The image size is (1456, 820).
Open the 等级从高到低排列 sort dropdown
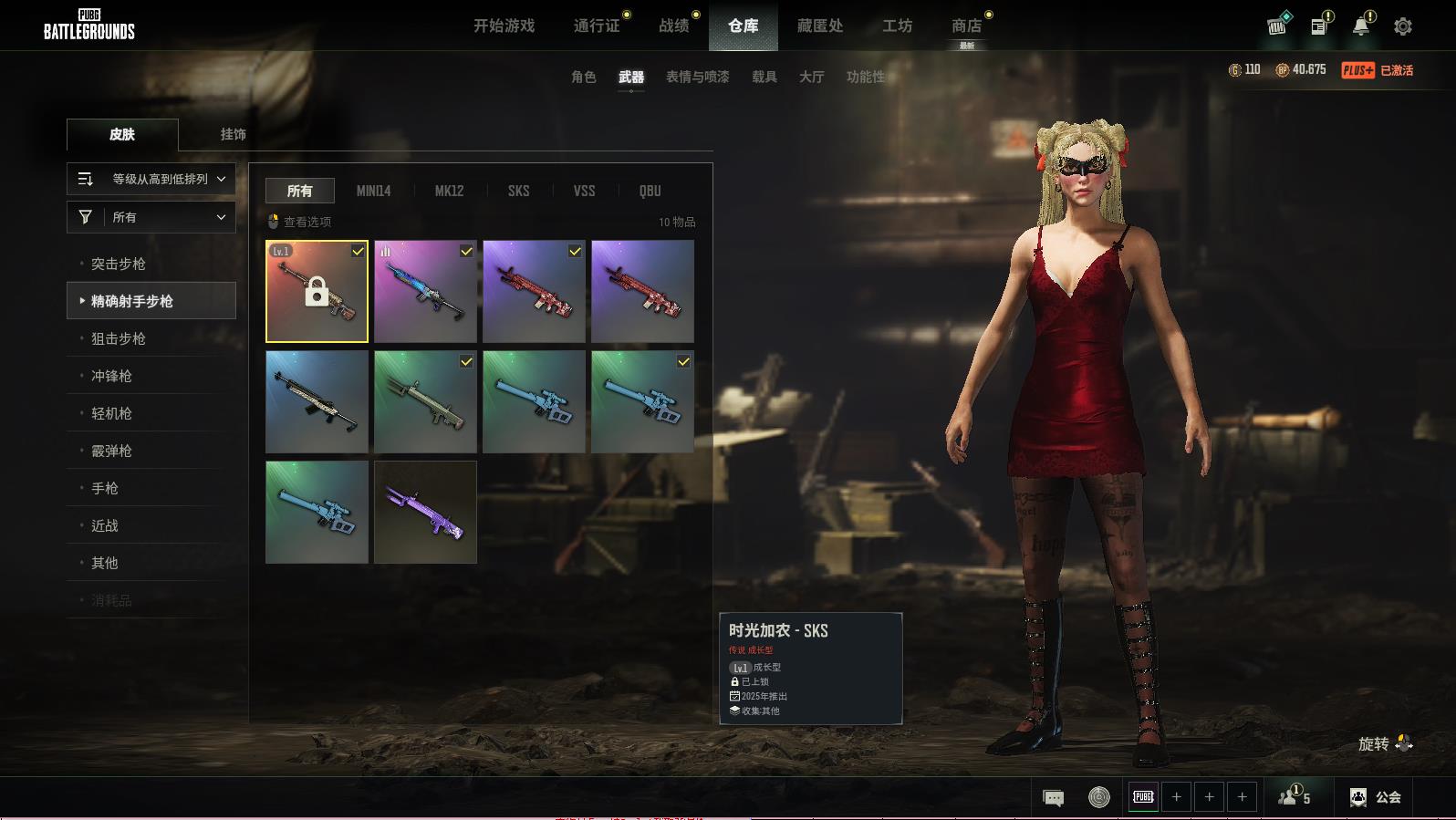tap(151, 179)
